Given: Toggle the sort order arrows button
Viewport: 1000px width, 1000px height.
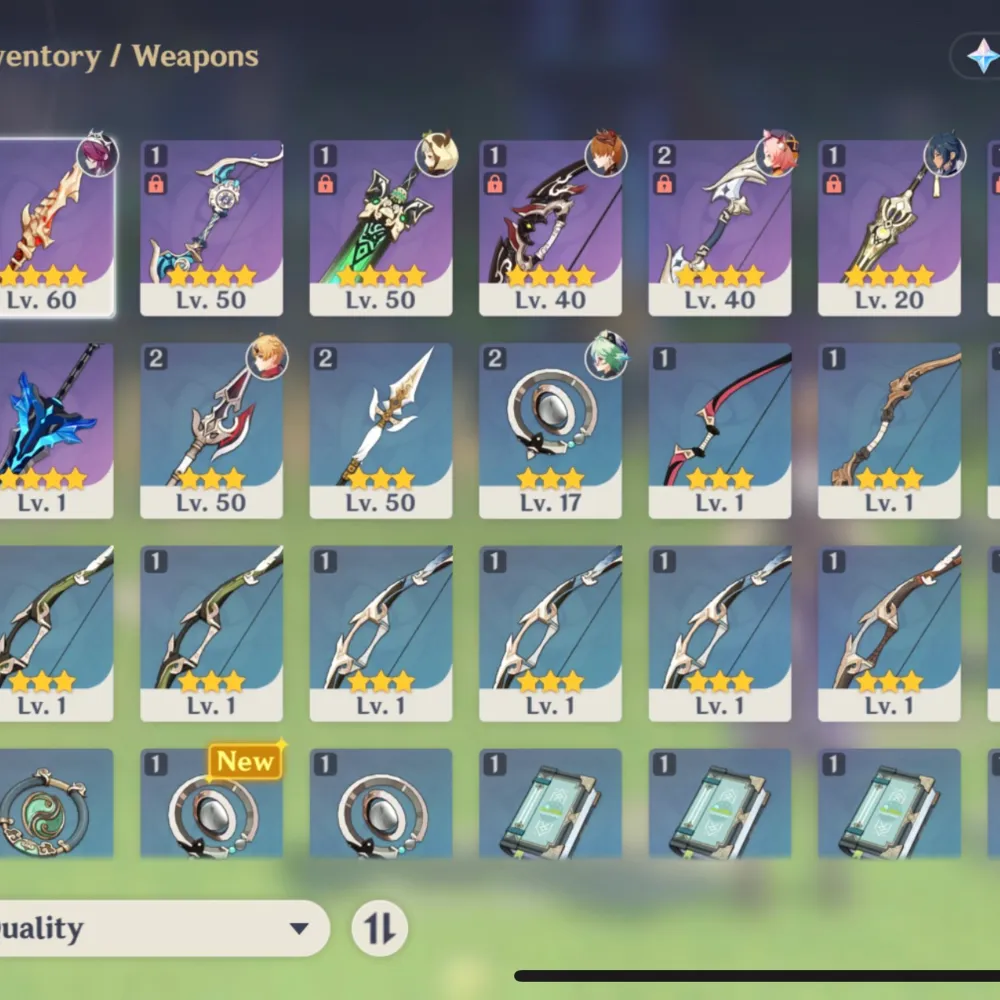Looking at the screenshot, I should pyautogui.click(x=380, y=928).
